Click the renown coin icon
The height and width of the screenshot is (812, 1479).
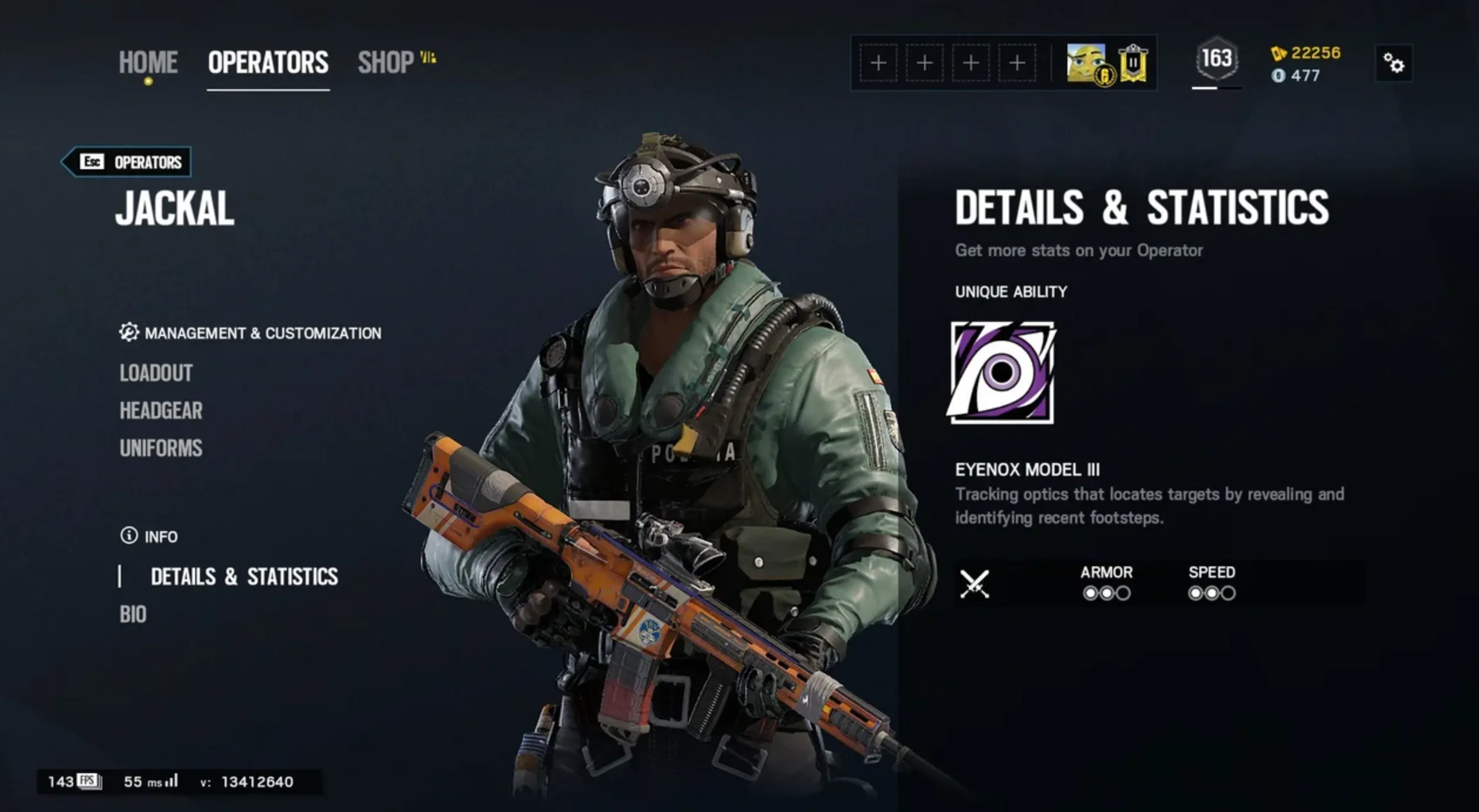1279,75
